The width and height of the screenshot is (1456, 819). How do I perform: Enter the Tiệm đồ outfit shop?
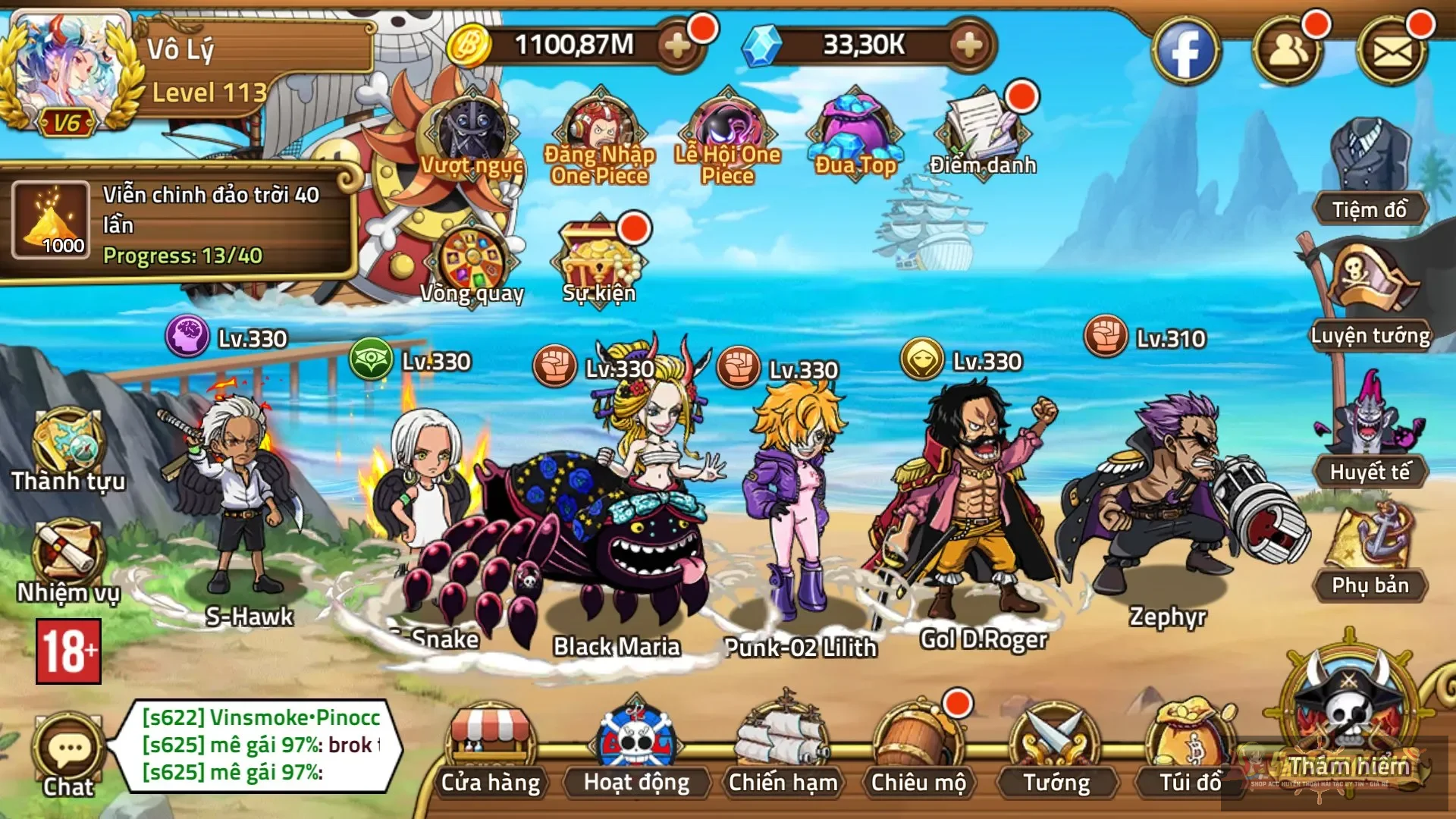(1370, 171)
